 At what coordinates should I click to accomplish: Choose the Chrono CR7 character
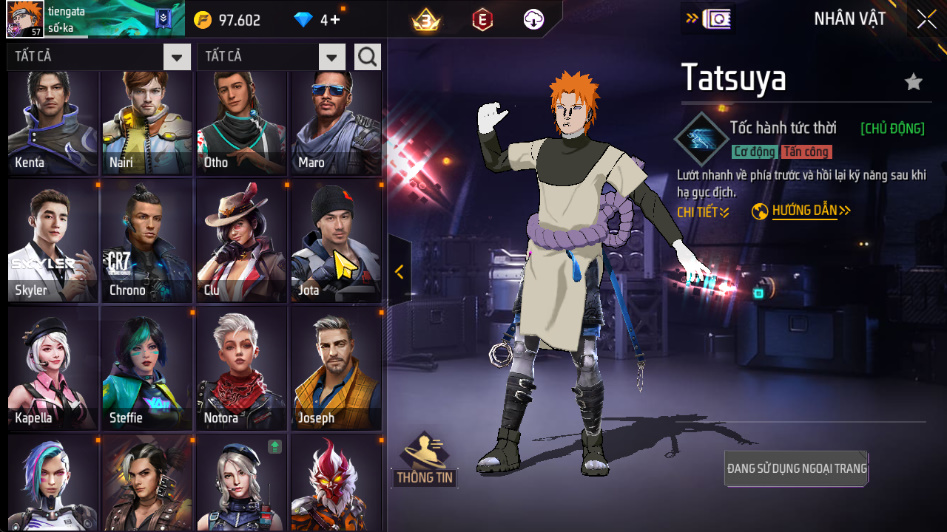[147, 242]
